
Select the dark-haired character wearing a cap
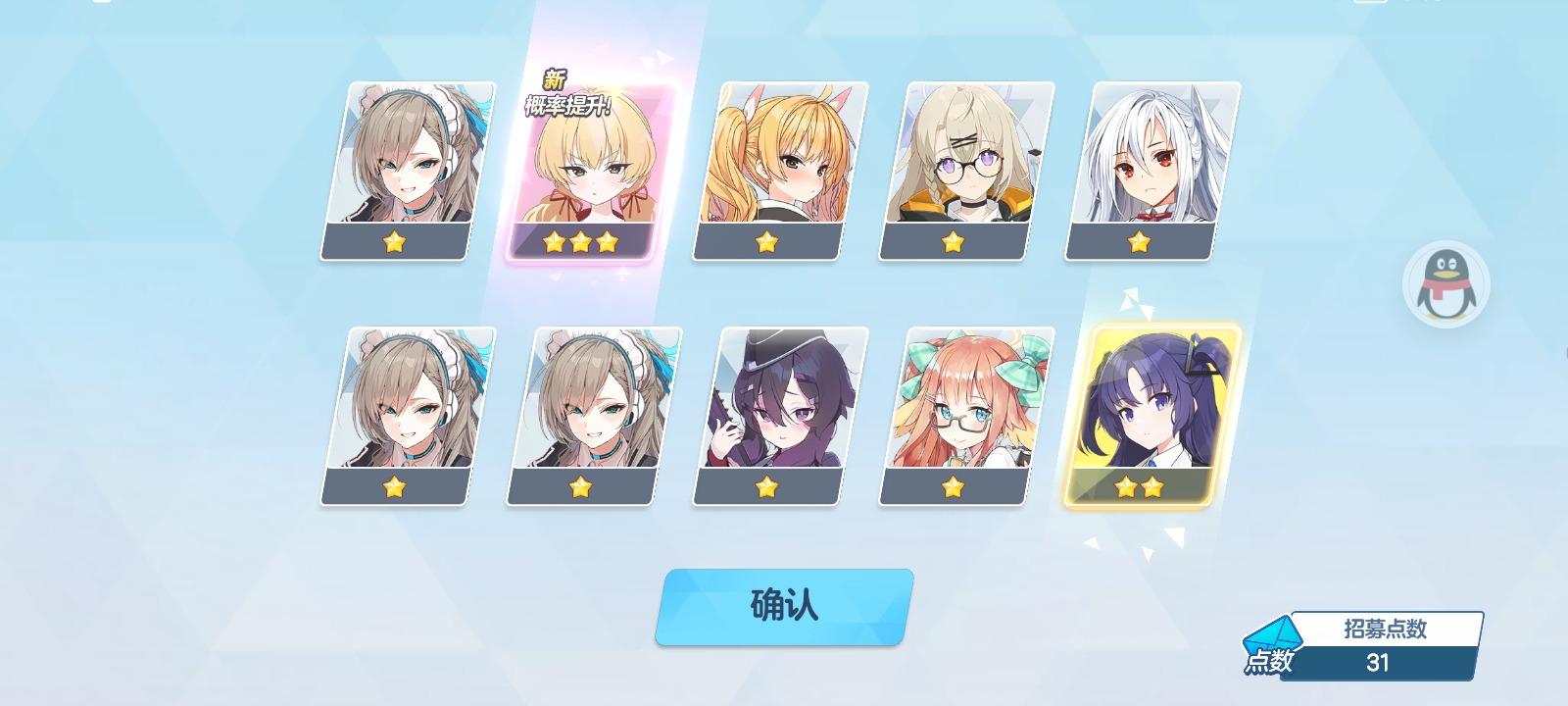(780, 416)
